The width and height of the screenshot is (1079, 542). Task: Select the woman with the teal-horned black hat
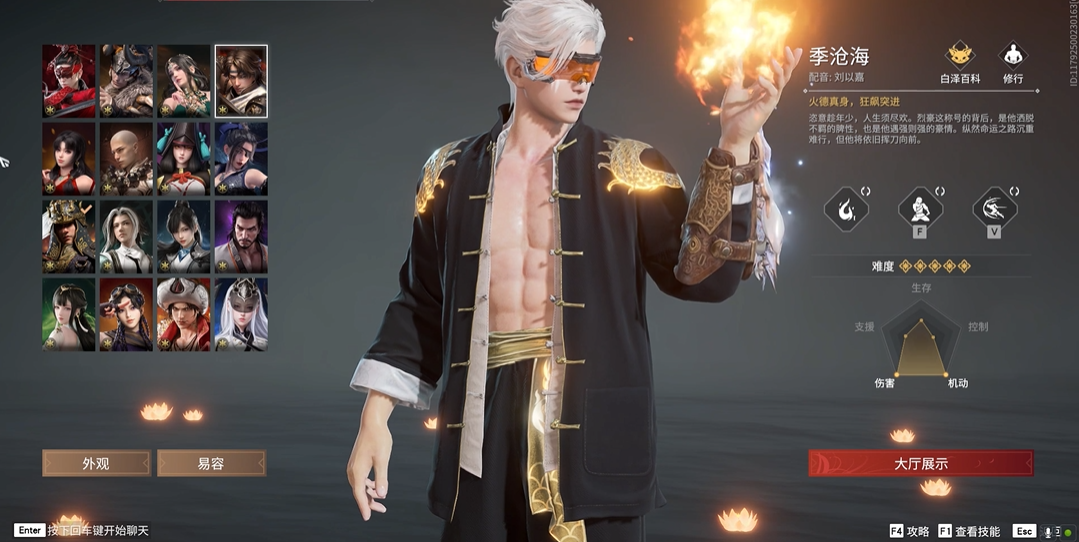pyautogui.click(x=184, y=159)
